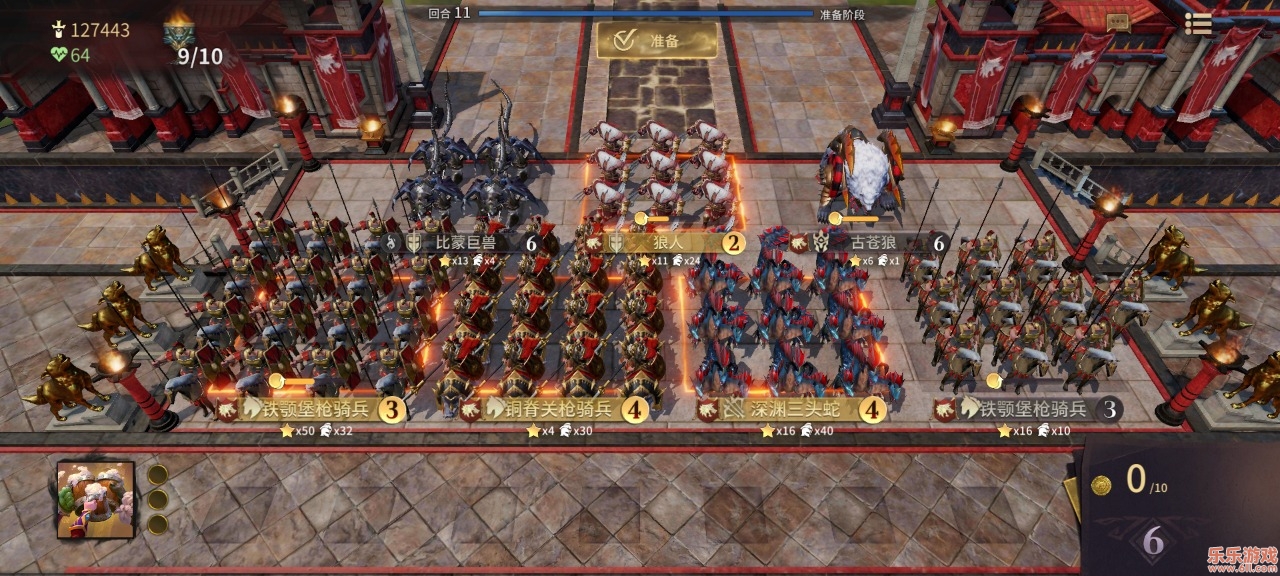Open the card panel showing 0/10 gold
Viewport: 1280px width, 576px height.
tap(1145, 482)
